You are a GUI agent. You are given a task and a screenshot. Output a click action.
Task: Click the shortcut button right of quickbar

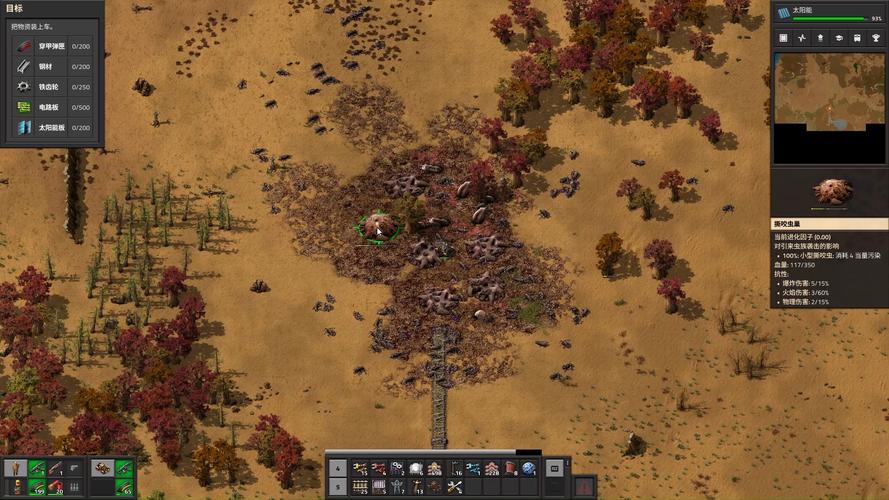(554, 468)
